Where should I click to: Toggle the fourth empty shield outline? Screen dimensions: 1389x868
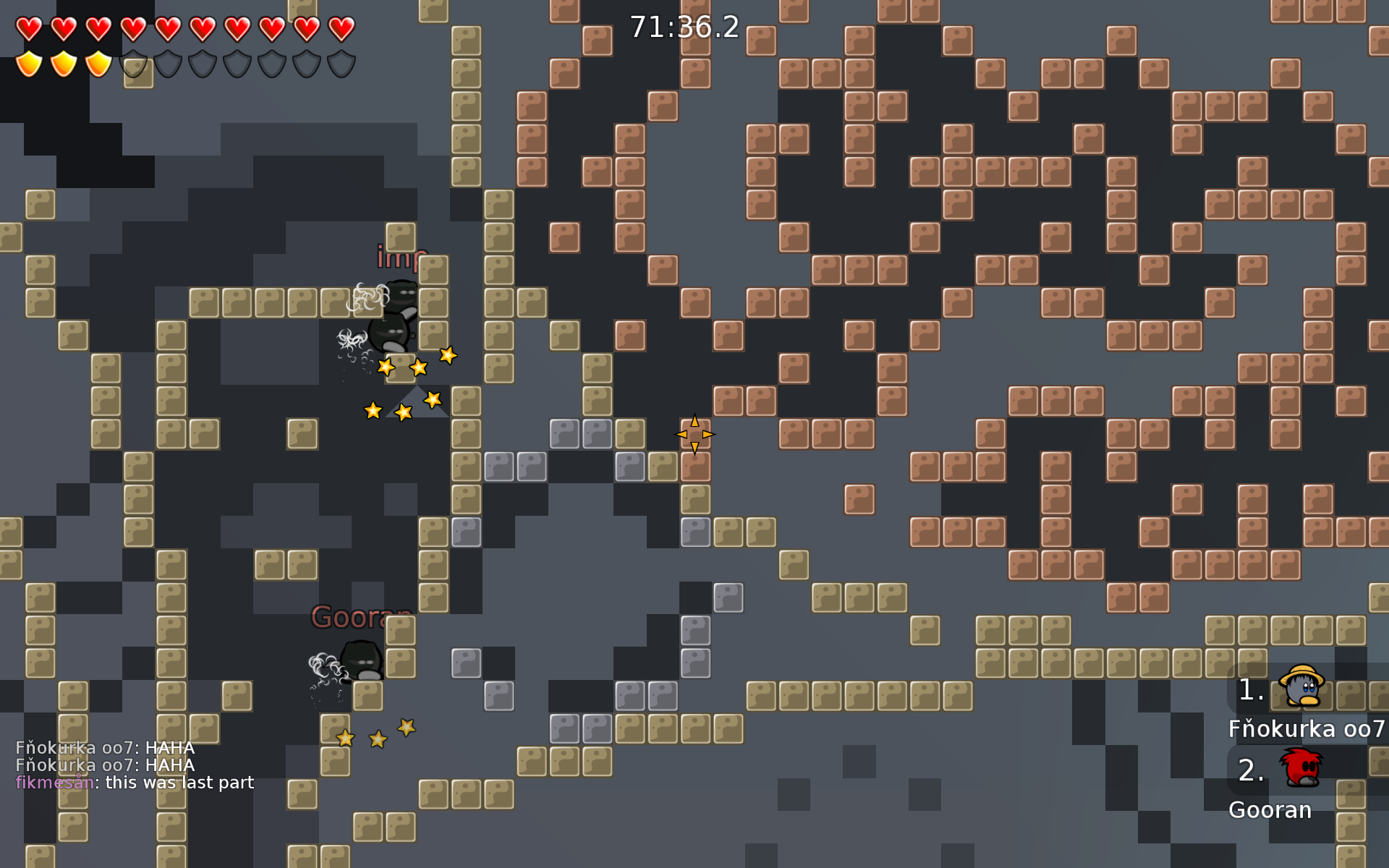[x=237, y=65]
